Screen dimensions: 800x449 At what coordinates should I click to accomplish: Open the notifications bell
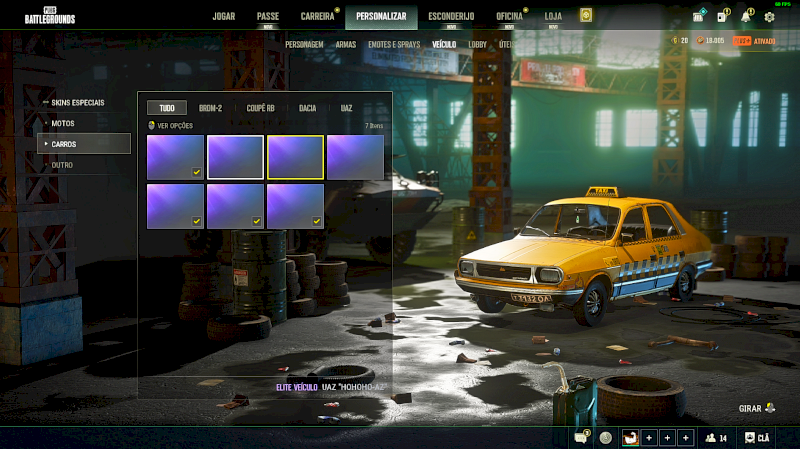[746, 17]
